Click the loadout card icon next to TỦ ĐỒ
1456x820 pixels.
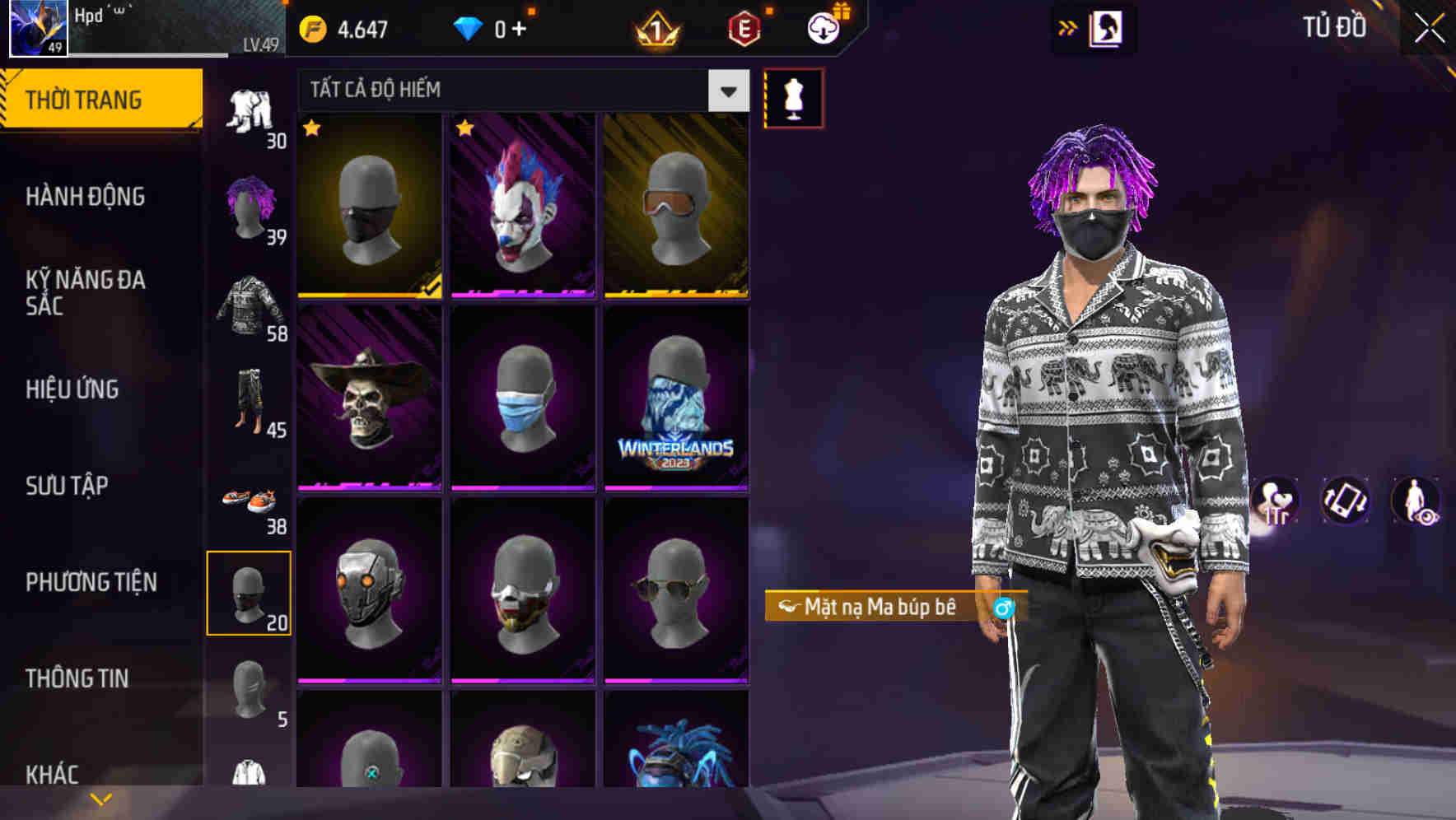(x=1108, y=26)
